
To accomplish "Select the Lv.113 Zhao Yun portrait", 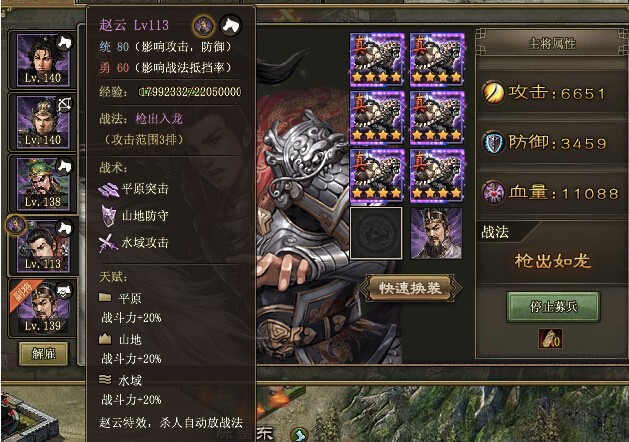I will click(40, 245).
